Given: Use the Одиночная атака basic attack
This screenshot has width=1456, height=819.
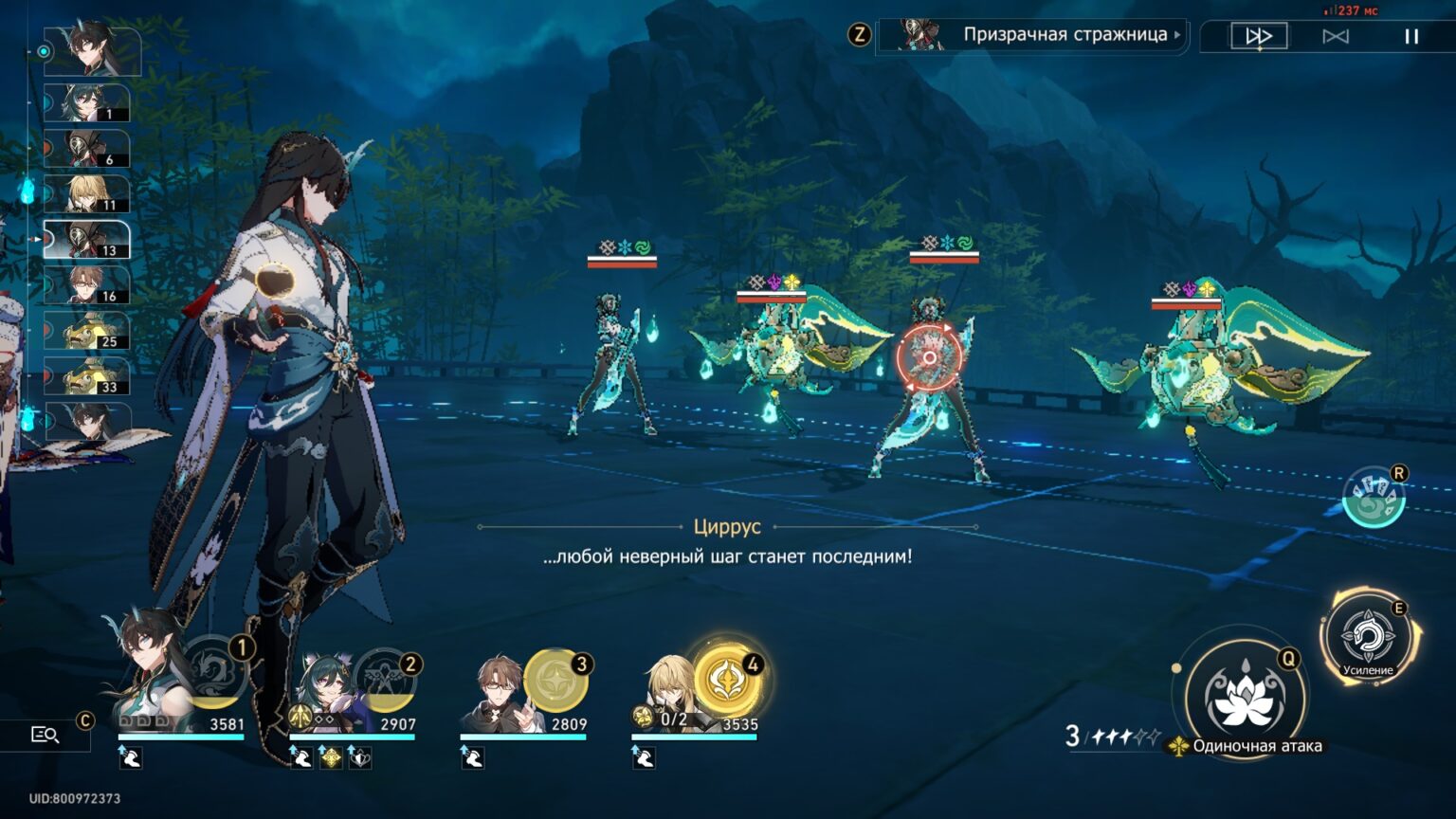Looking at the screenshot, I should pos(1244,698).
